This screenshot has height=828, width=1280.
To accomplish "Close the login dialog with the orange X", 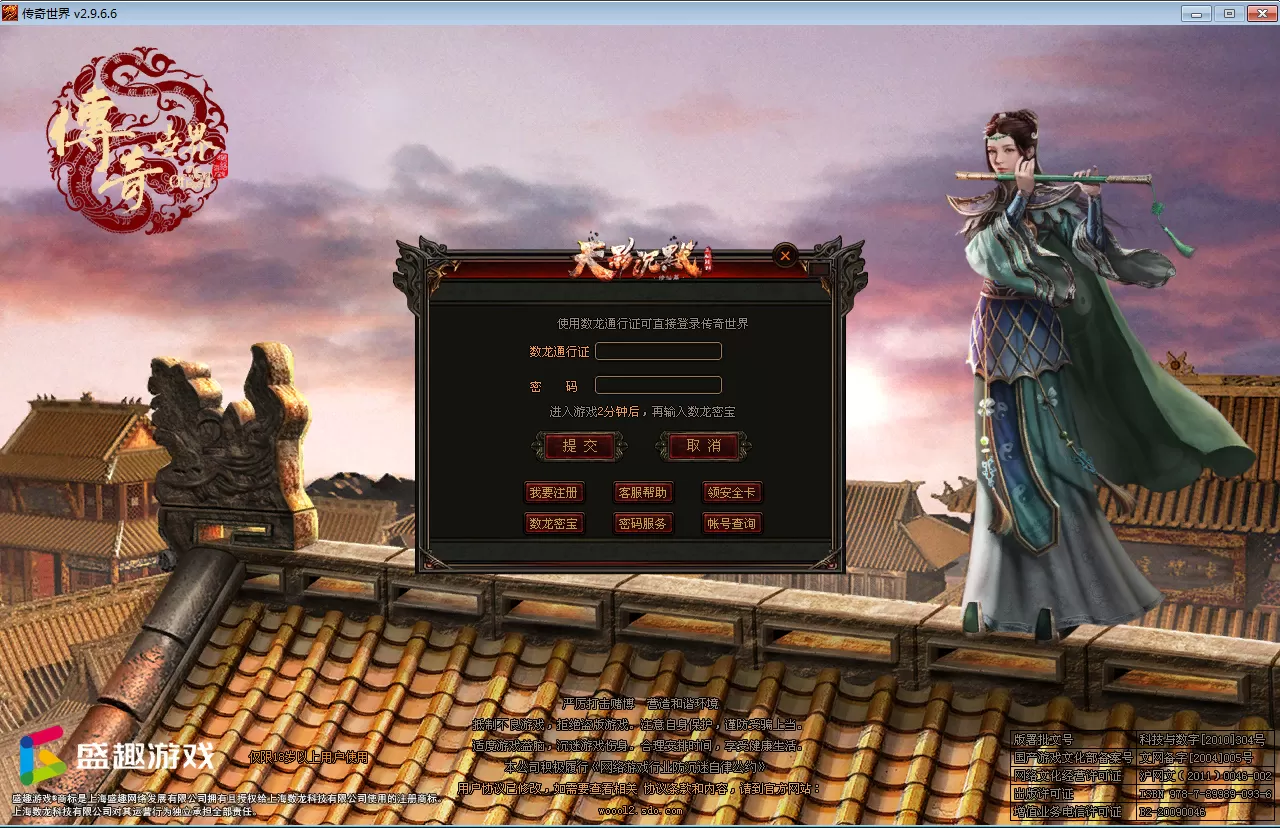I will (x=785, y=256).
